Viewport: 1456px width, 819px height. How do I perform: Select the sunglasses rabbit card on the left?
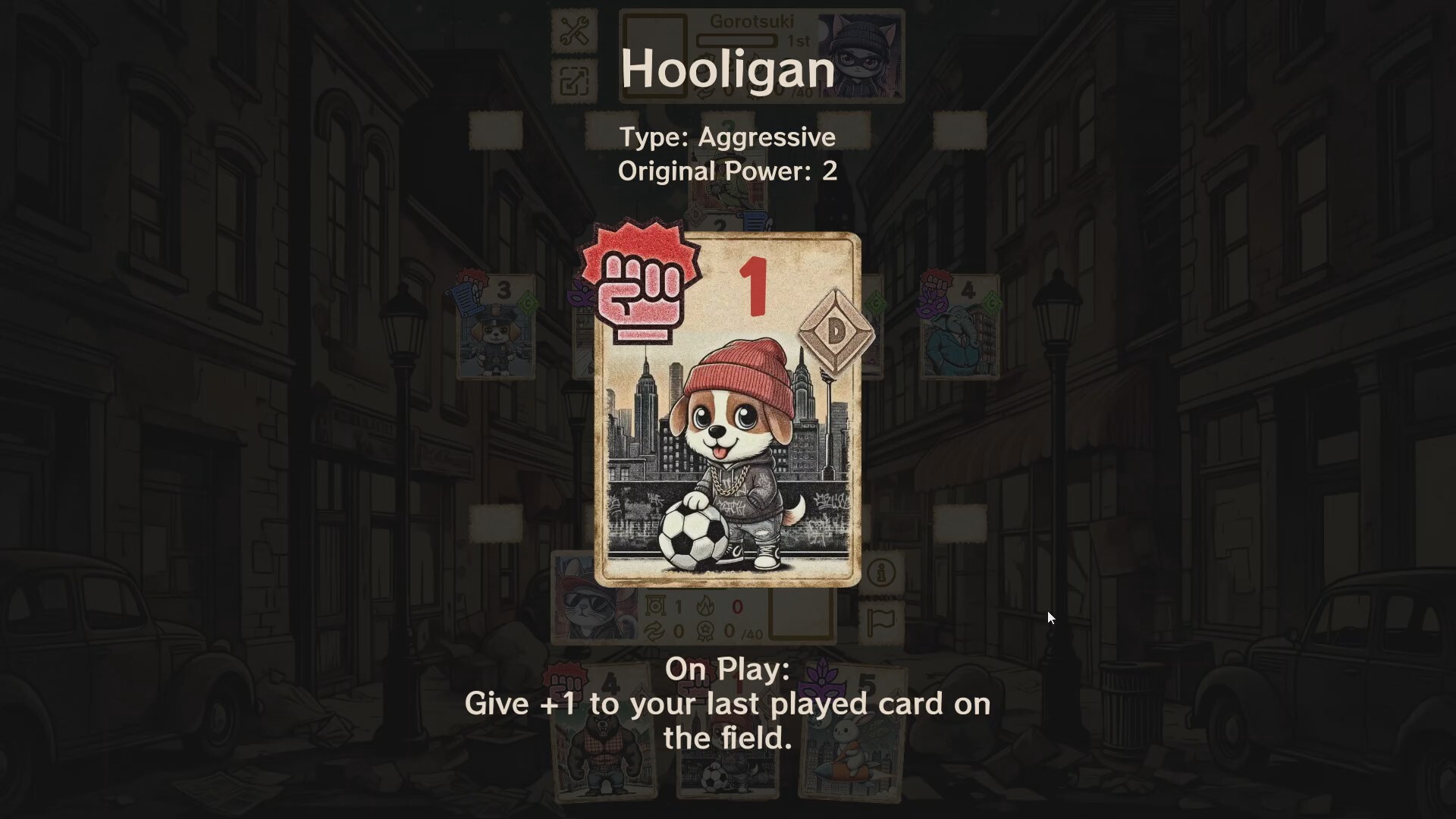[593, 599]
